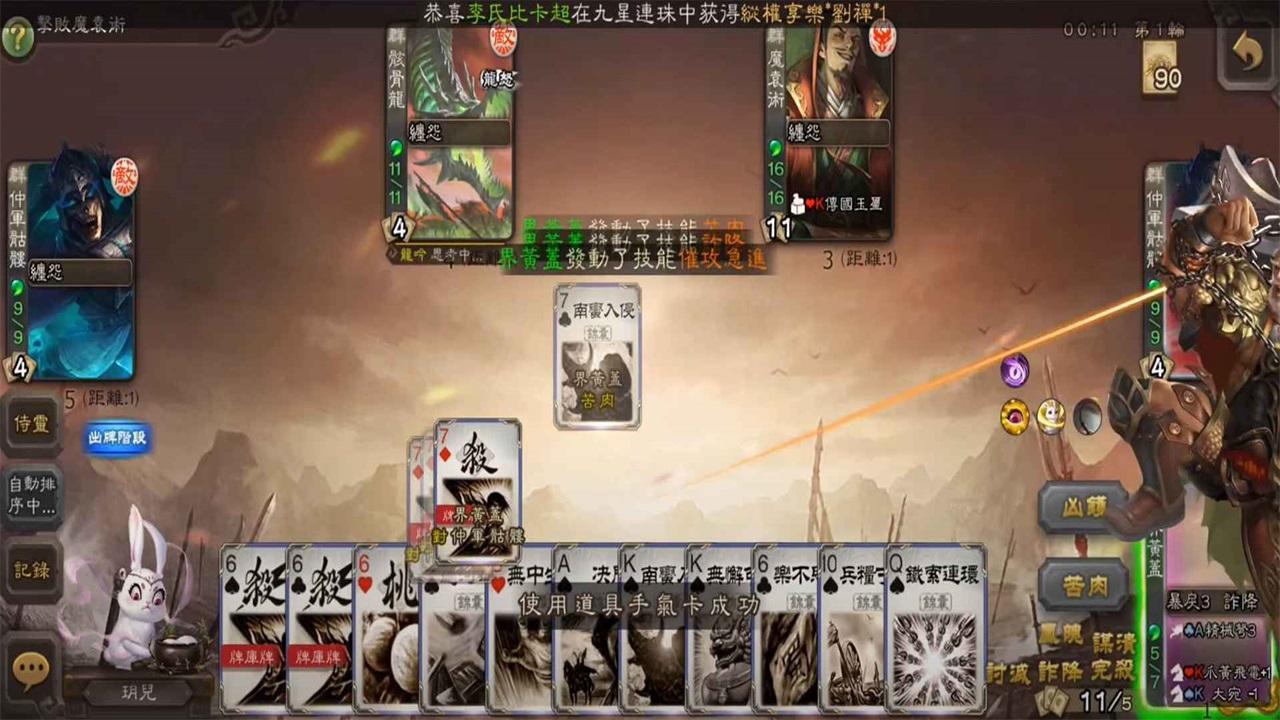Click the 南蠻入侵 card in the center
Image resolution: width=1280 pixels, height=720 pixels.
point(597,355)
